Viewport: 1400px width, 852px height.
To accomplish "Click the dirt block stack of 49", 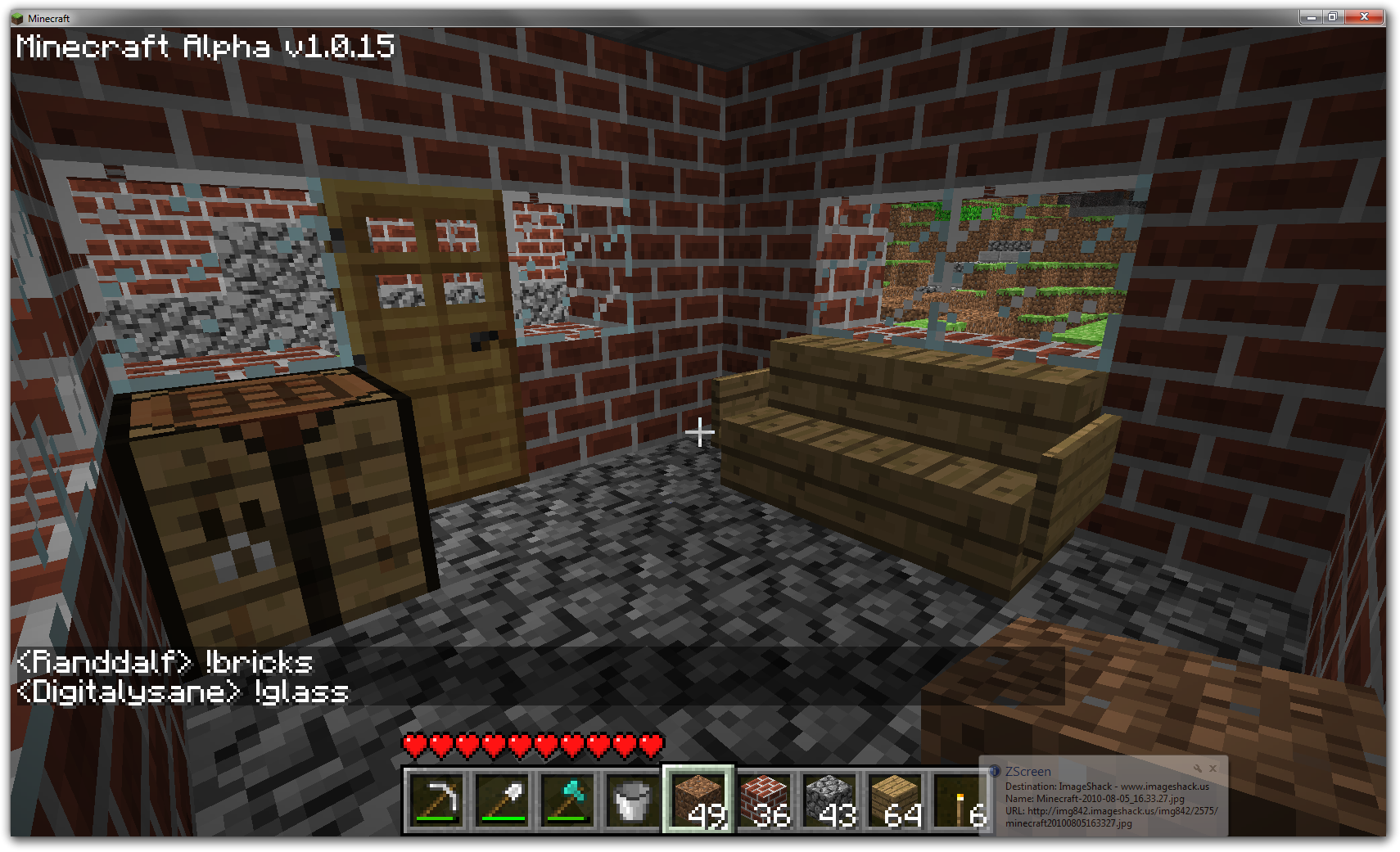I will click(x=698, y=800).
